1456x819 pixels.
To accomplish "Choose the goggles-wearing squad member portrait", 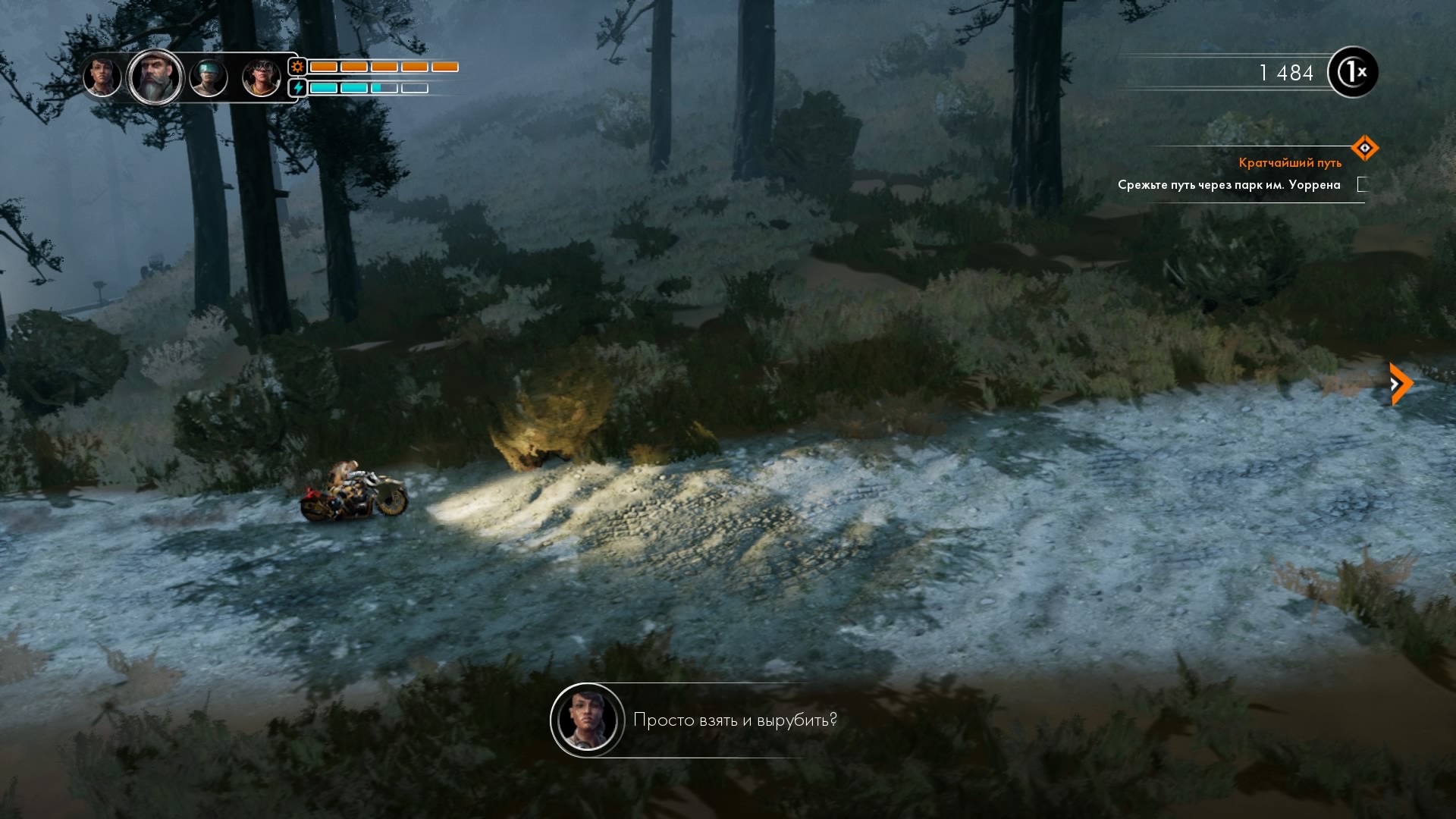I will (261, 77).
